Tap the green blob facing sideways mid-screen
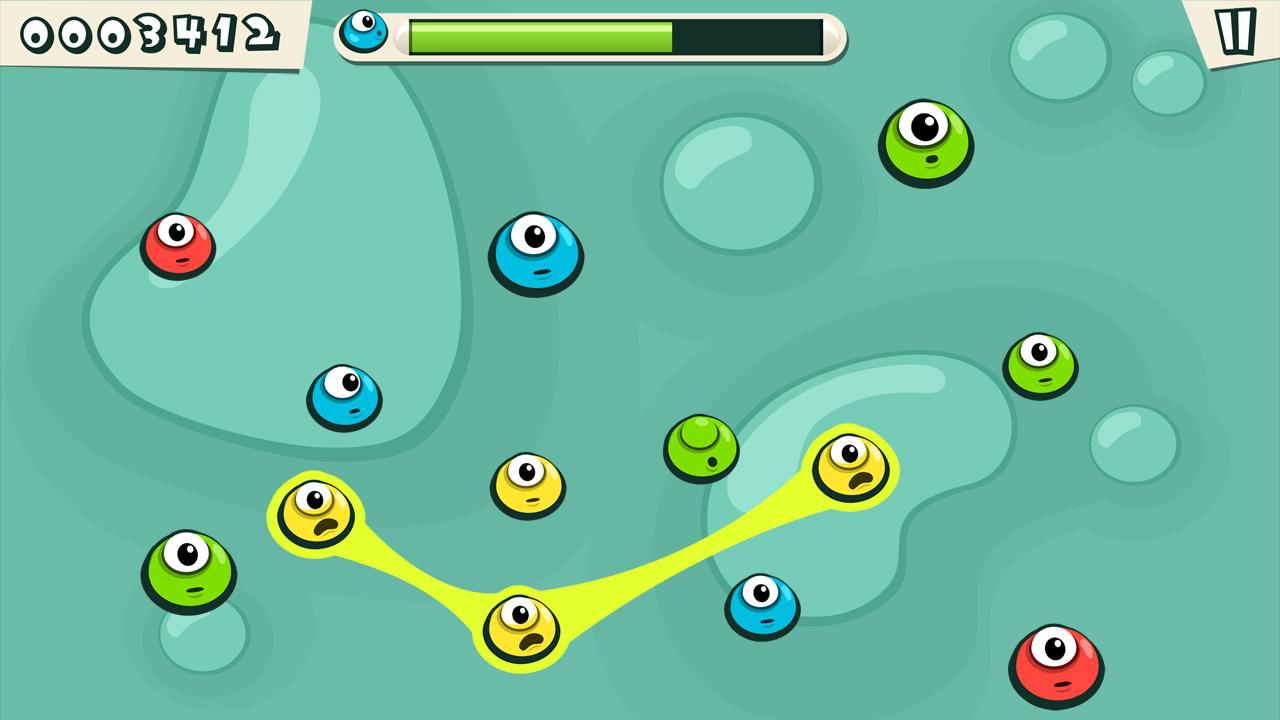This screenshot has height=720, width=1280. click(x=700, y=447)
